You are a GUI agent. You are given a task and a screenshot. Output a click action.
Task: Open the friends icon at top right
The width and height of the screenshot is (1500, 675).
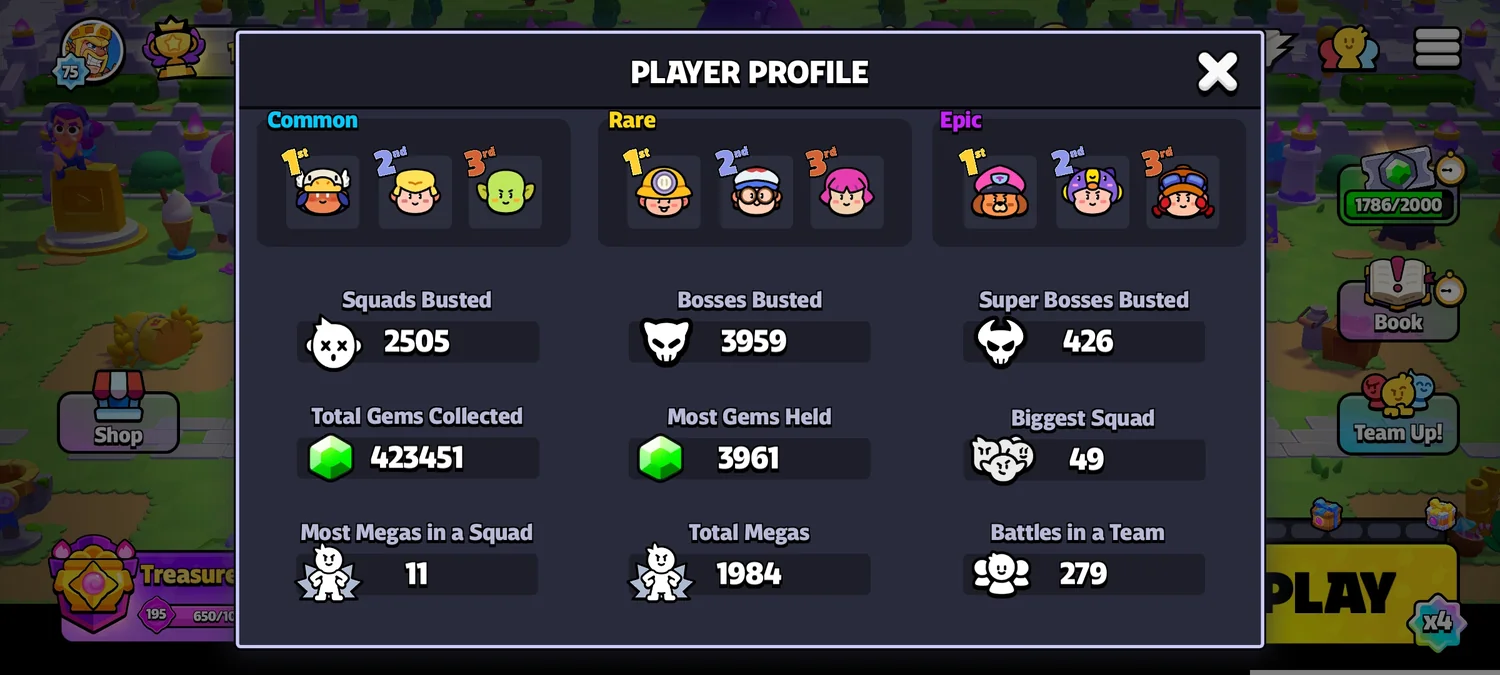(1348, 48)
